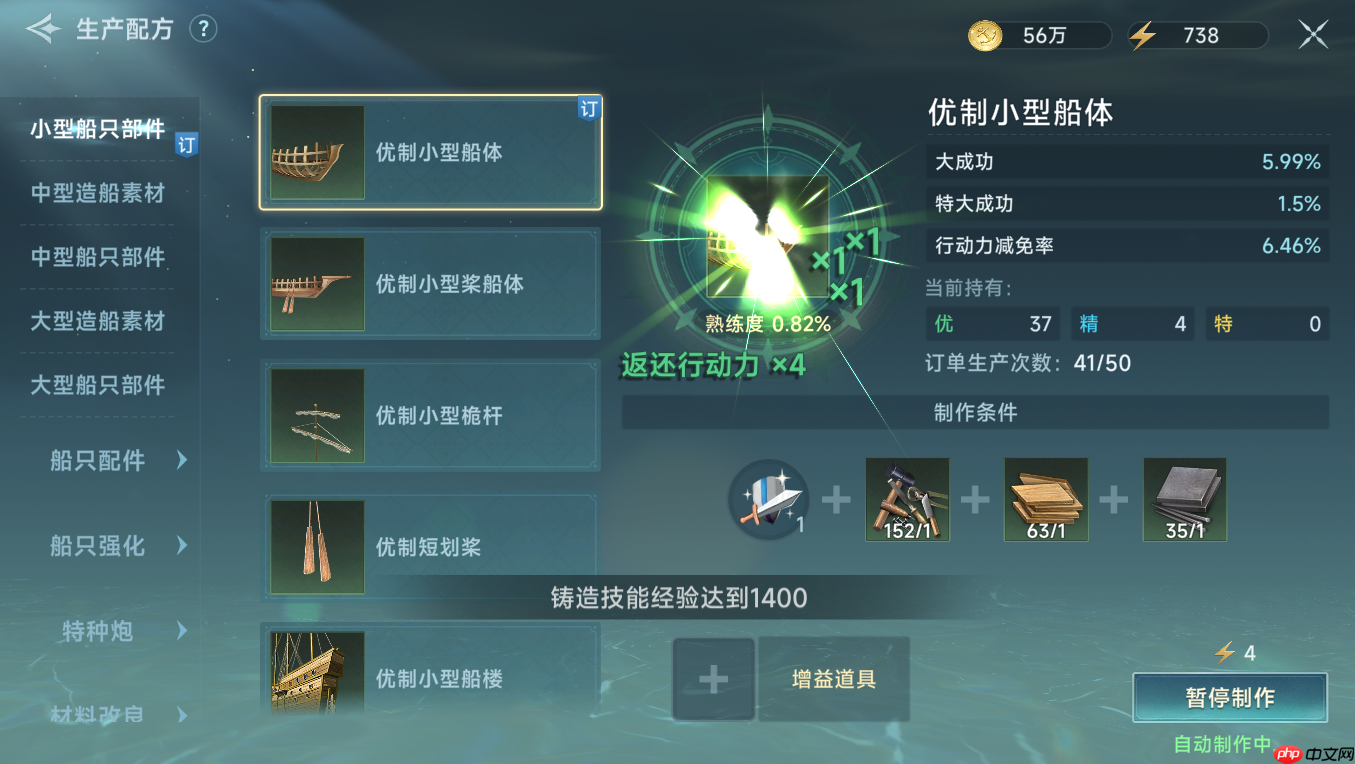Click the gold coin currency icon
The image size is (1355, 764).
pyautogui.click(x=985, y=33)
